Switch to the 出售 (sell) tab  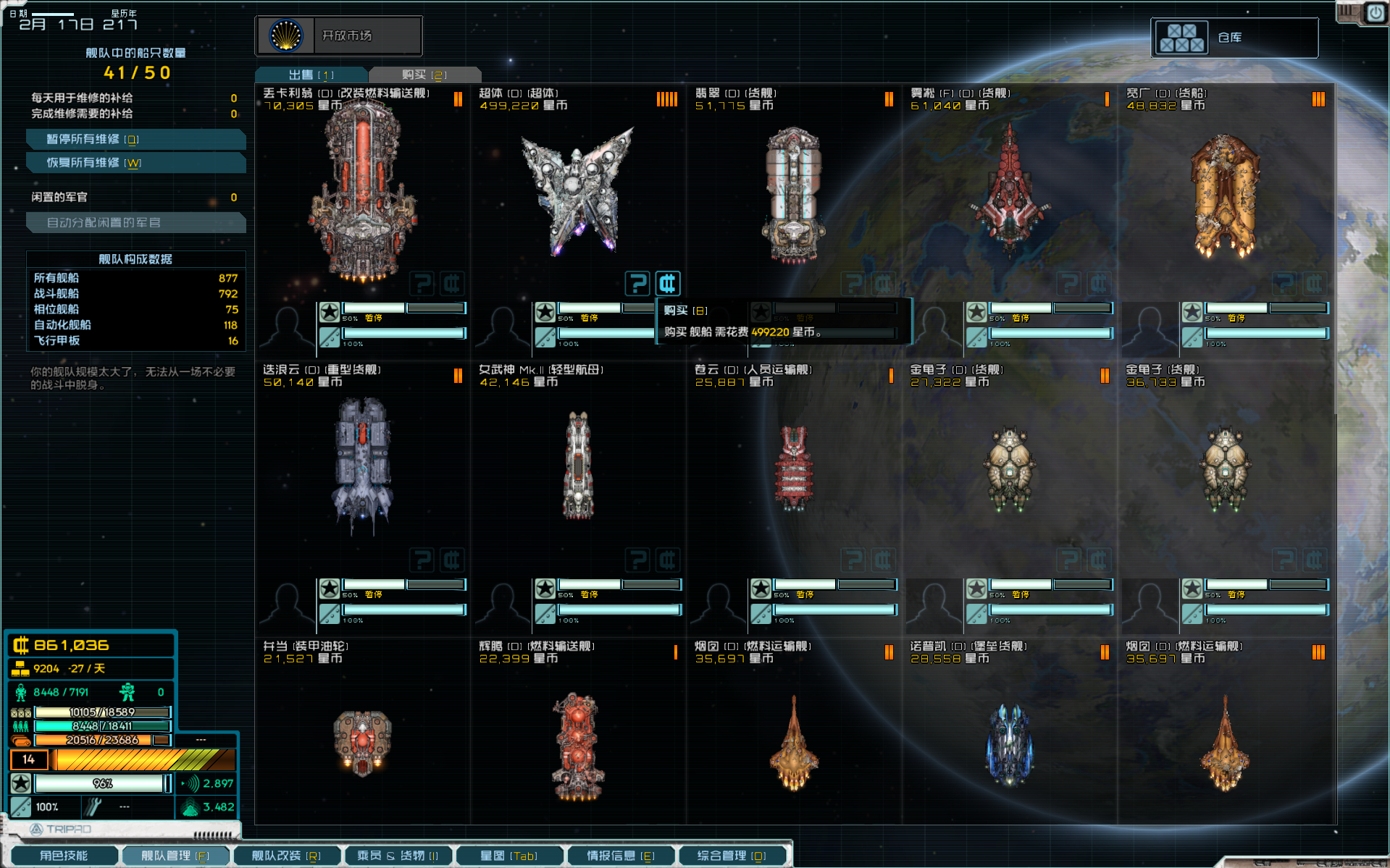[311, 75]
